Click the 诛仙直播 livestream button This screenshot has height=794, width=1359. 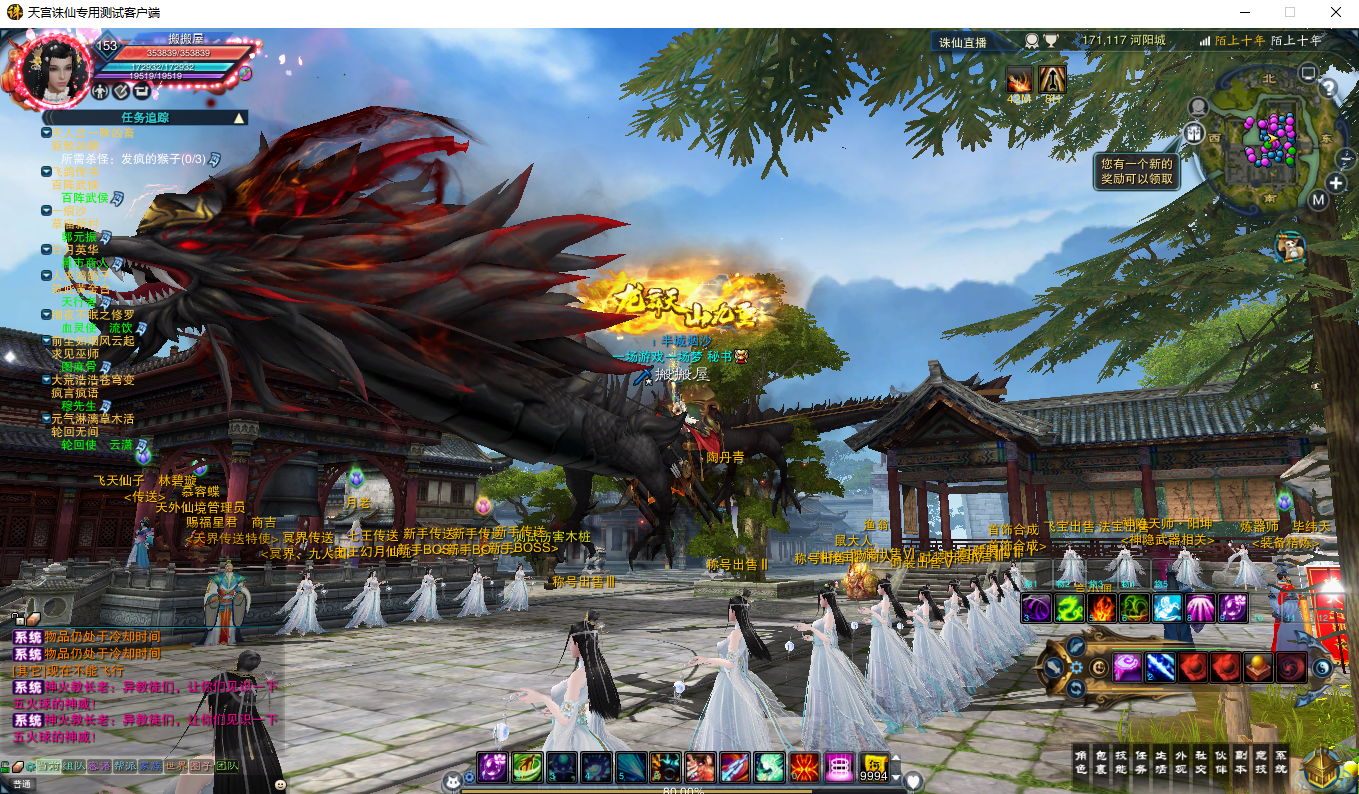[962, 42]
